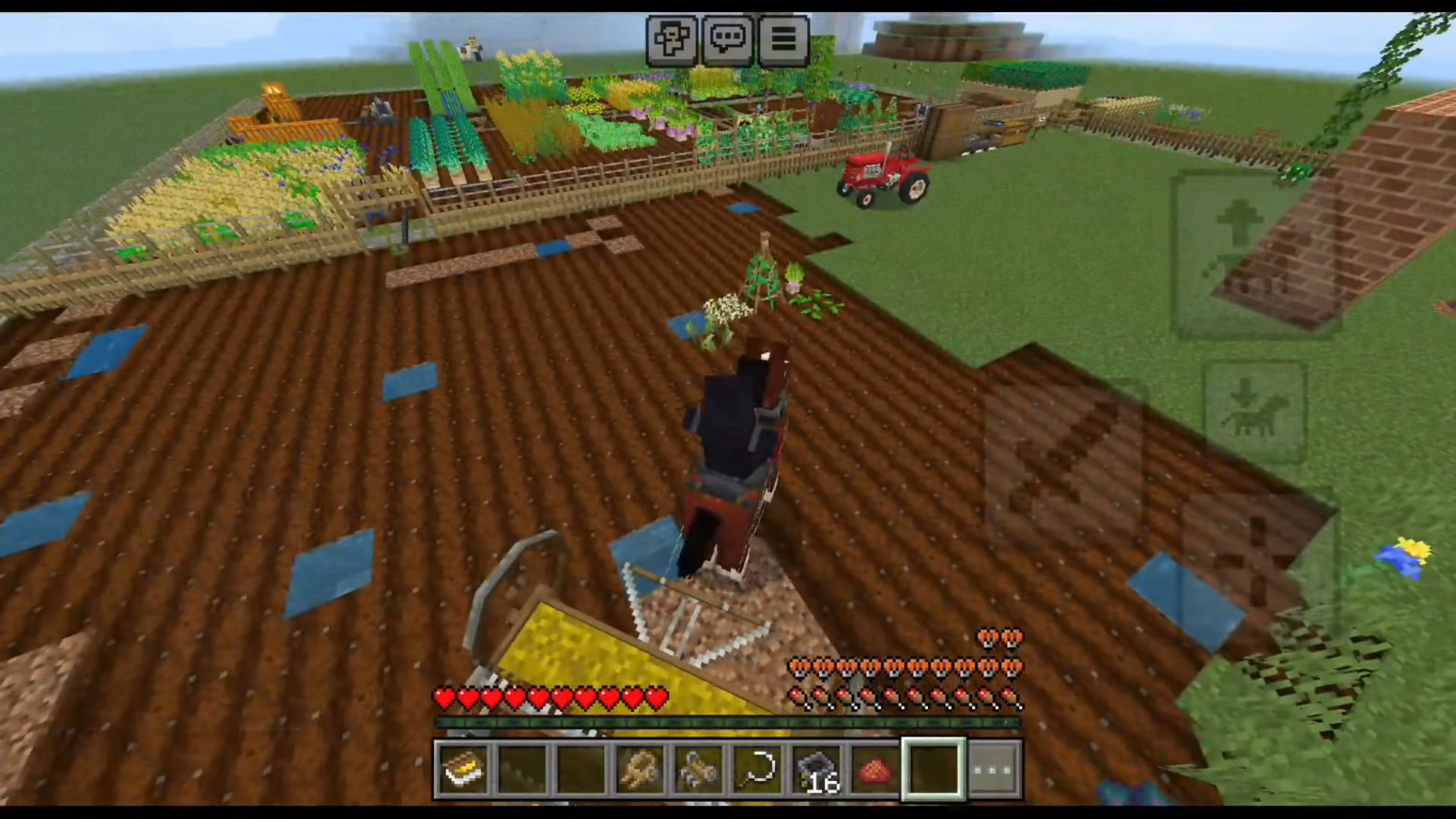Select the fishing hook tool in the hotbar
Viewport: 1456px width, 819px height.
pyautogui.click(x=758, y=769)
